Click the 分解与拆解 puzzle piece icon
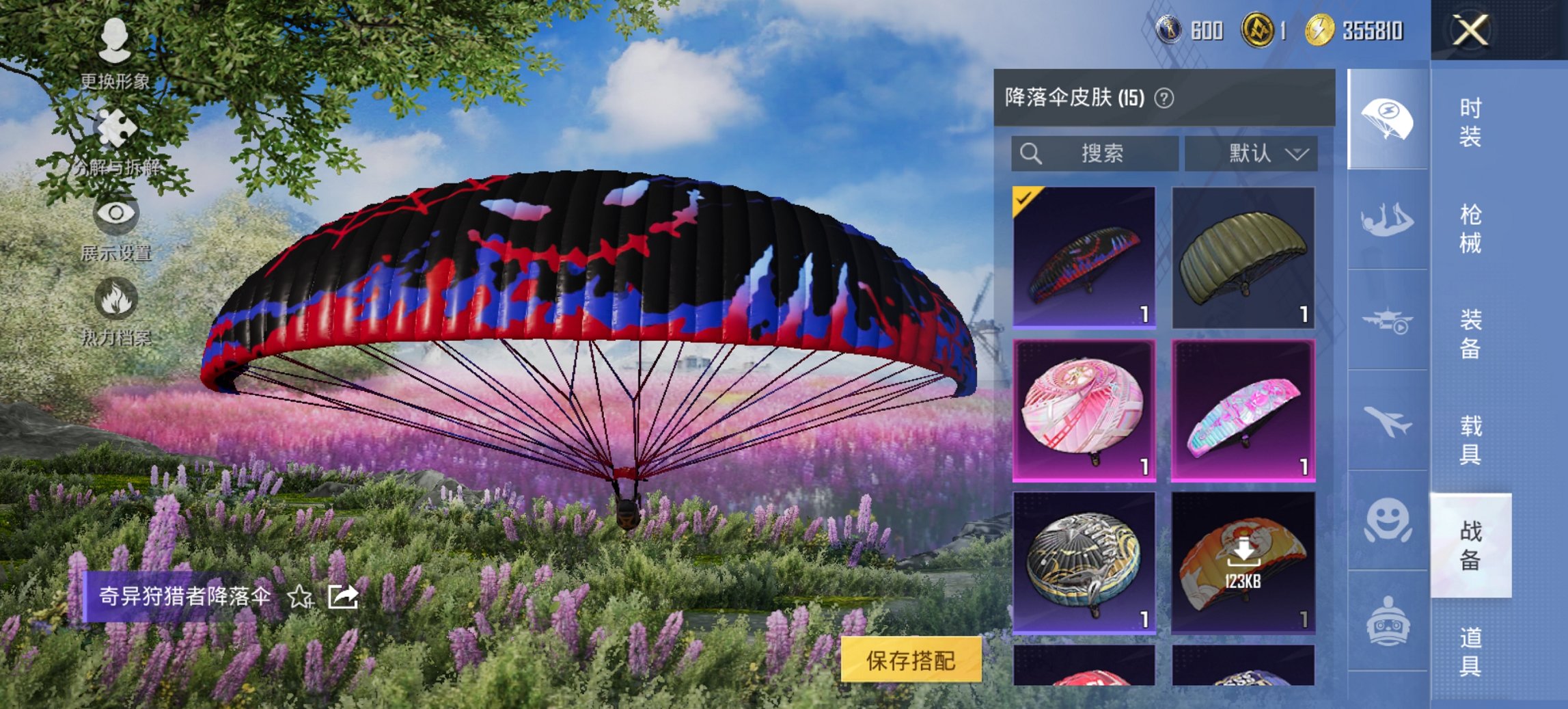The height and width of the screenshot is (709, 1568). (115, 126)
